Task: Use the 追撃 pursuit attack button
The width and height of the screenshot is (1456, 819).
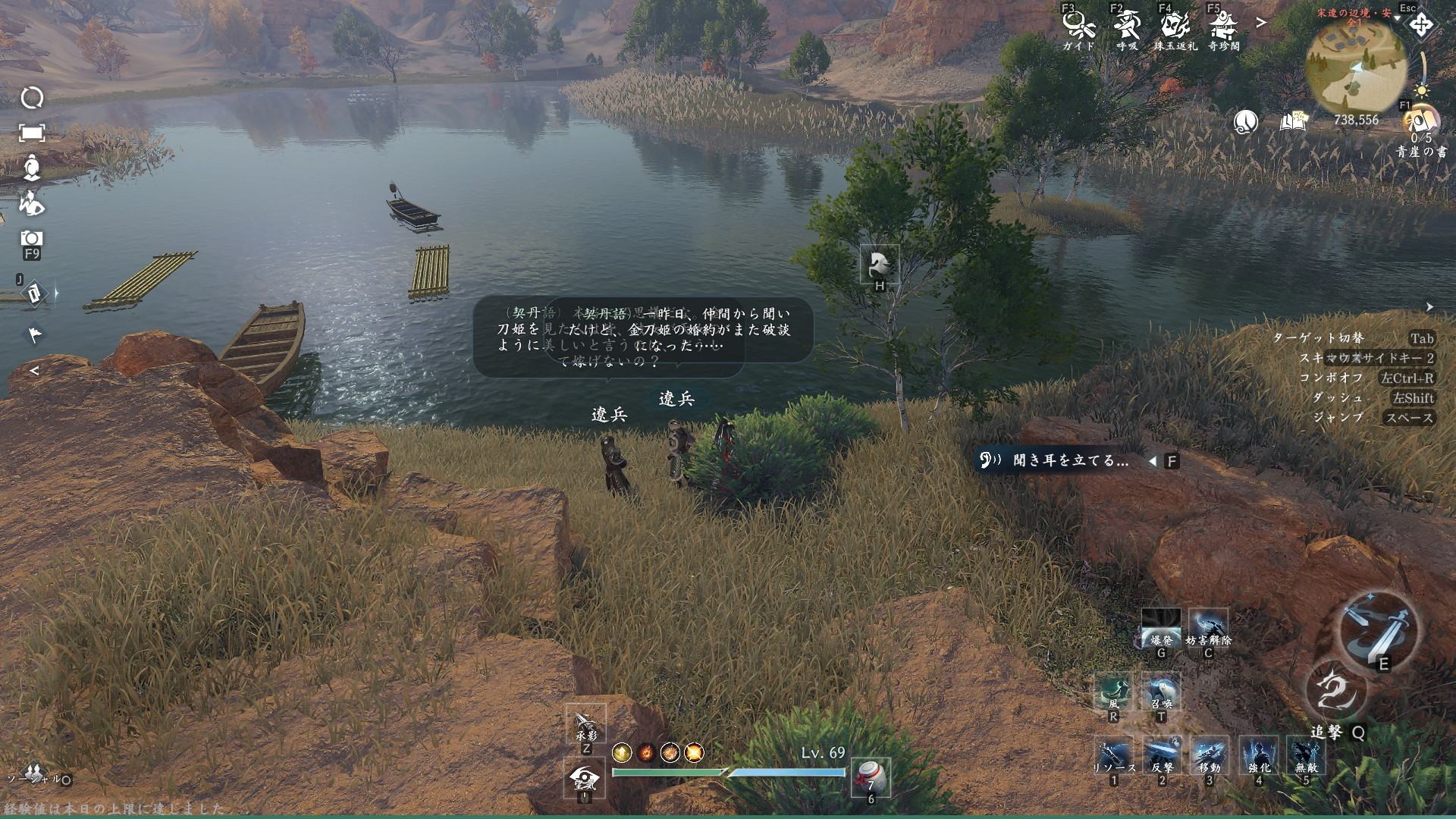Action: click(1335, 692)
